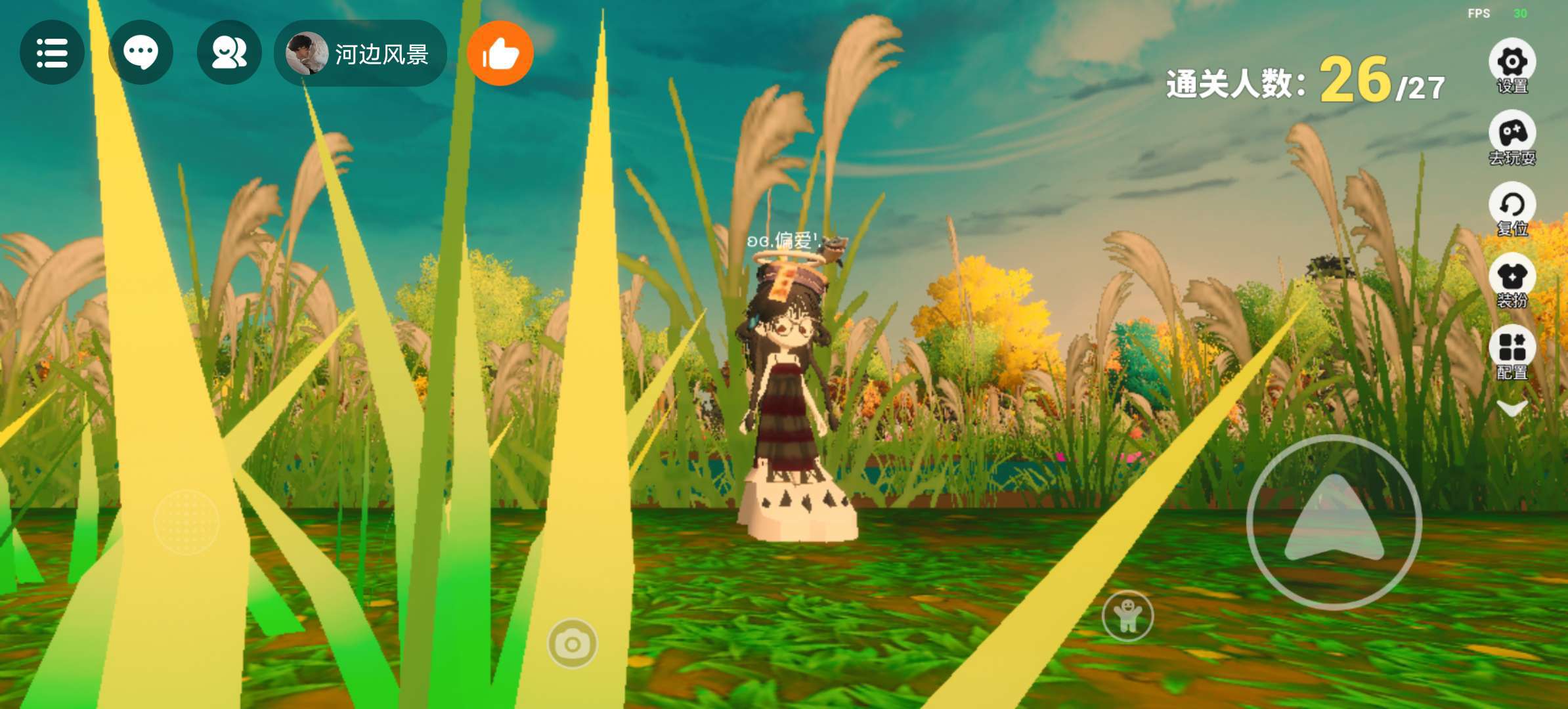
Task: Collapse the right-side menu arrow
Action: click(x=1512, y=410)
